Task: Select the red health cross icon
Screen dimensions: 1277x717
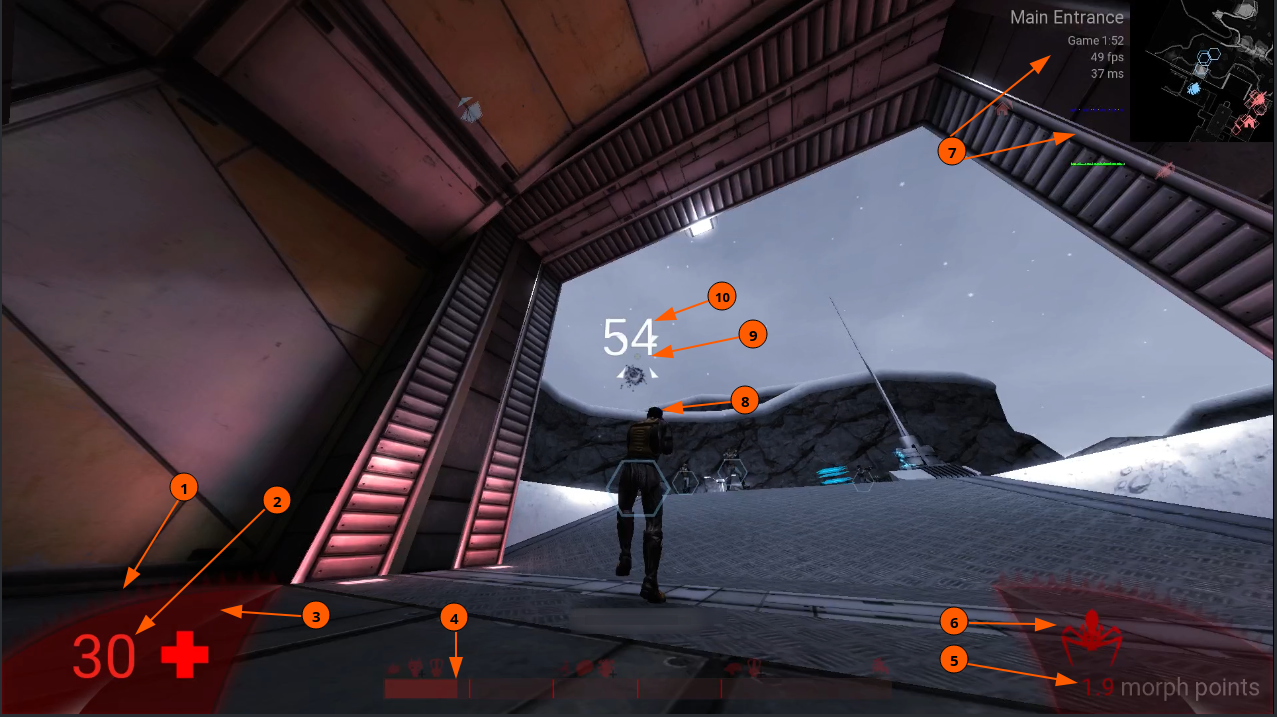Action: pyautogui.click(x=185, y=656)
